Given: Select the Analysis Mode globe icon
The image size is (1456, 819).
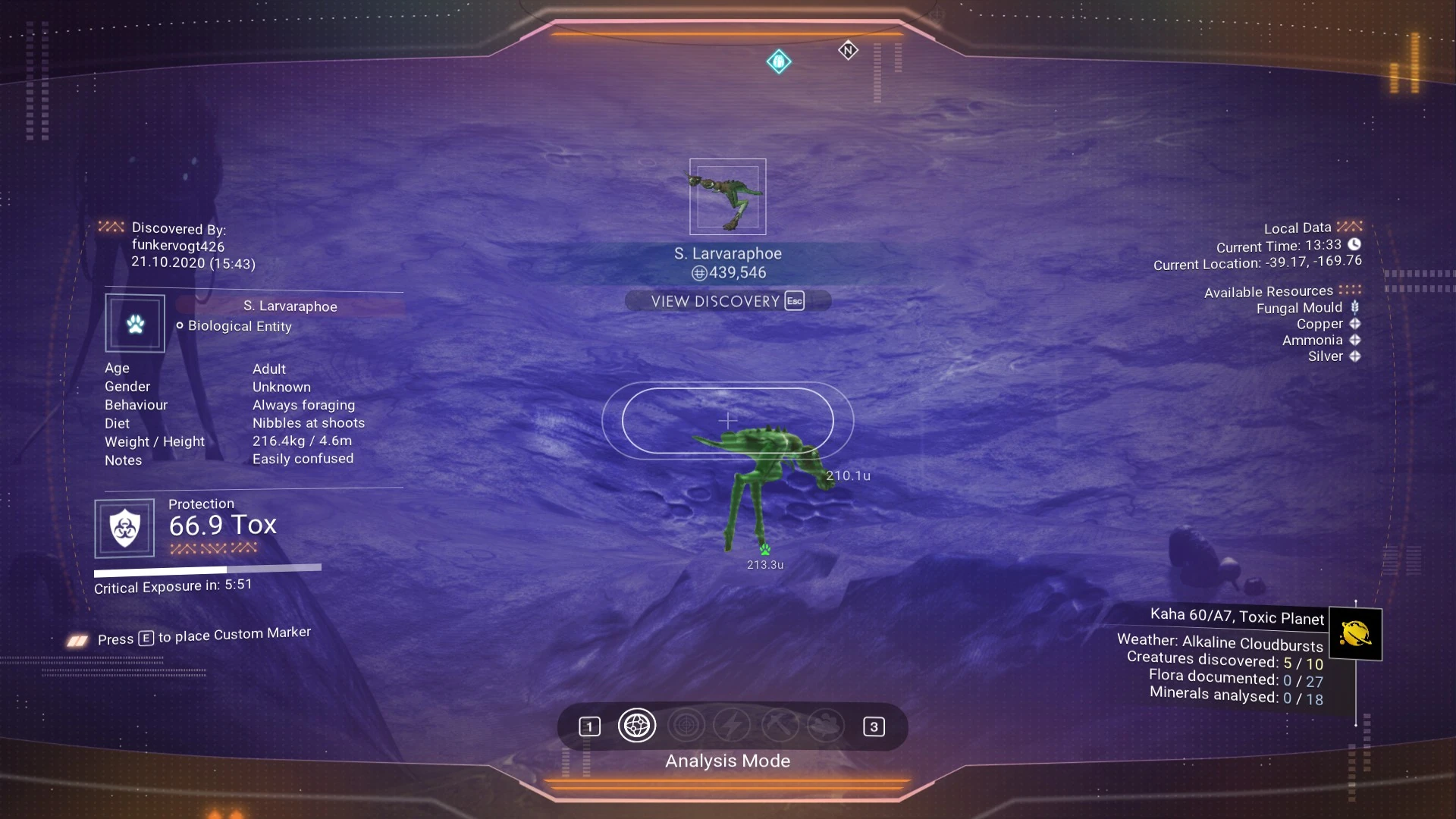Looking at the screenshot, I should tap(636, 726).
